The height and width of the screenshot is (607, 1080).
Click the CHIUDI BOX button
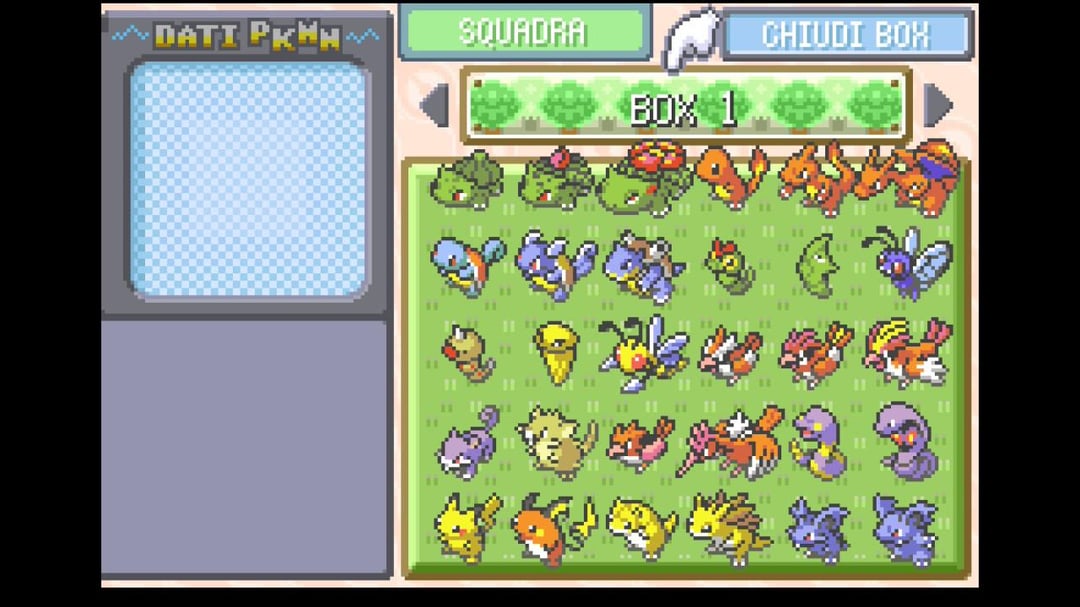[846, 34]
